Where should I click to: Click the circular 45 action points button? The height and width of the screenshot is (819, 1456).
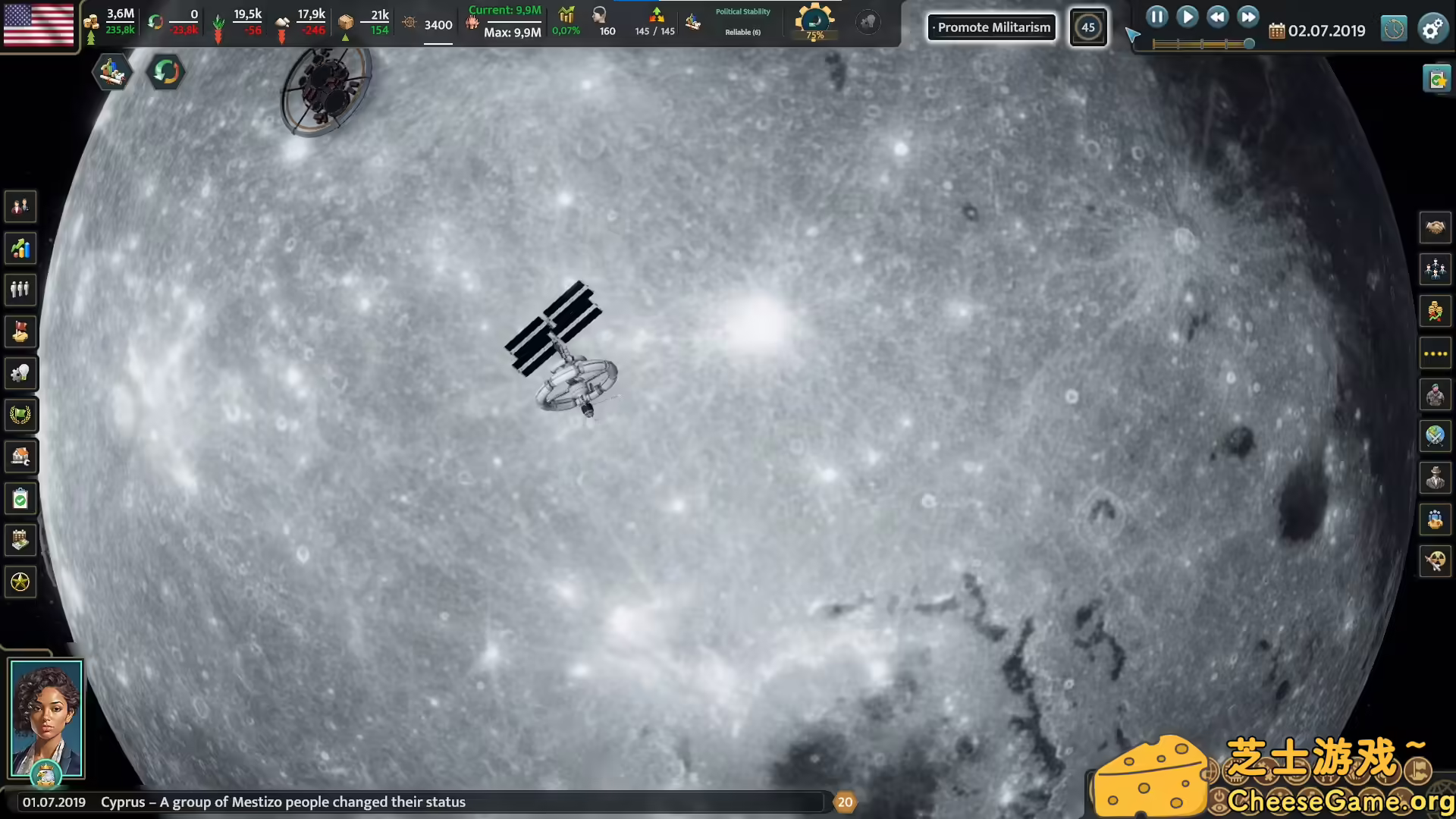pos(1088,27)
